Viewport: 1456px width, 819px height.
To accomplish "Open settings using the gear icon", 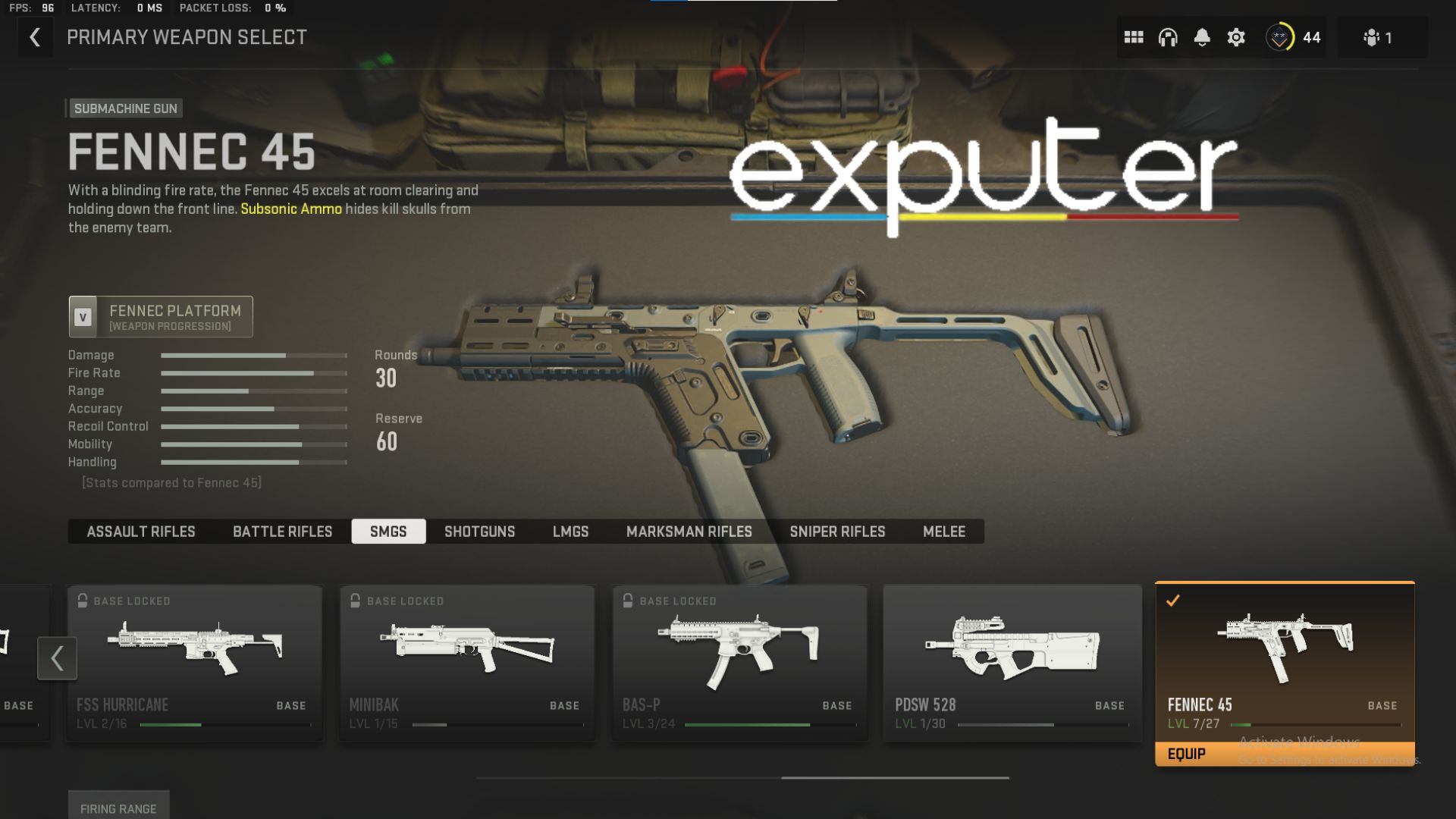I will point(1236,36).
